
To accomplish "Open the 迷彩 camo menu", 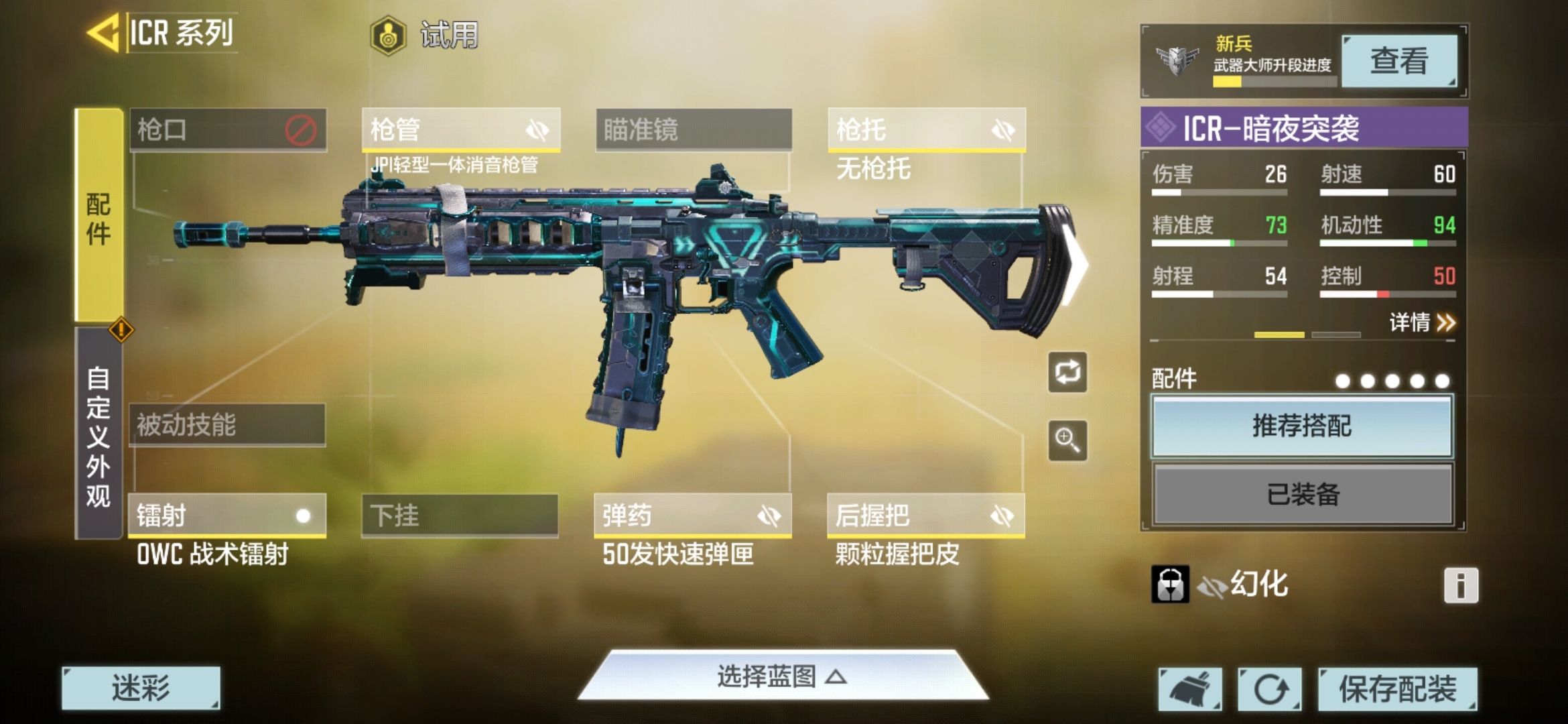I will point(141,688).
